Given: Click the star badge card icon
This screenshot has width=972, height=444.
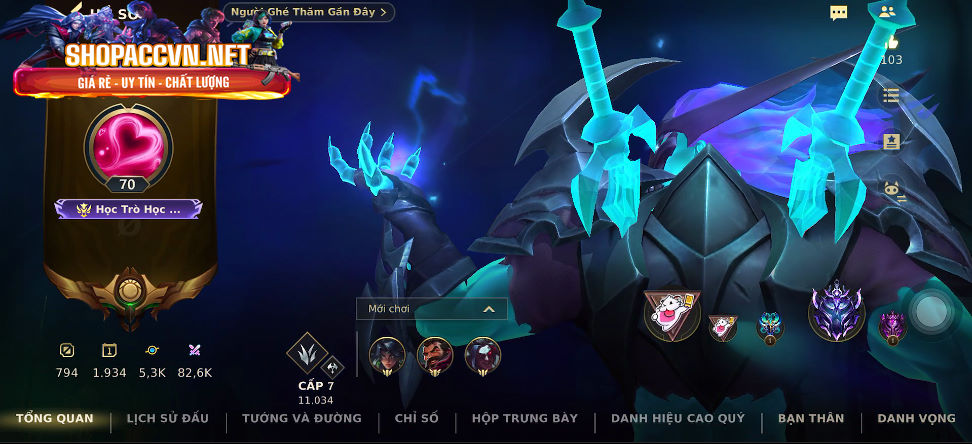Looking at the screenshot, I should click(x=891, y=141).
